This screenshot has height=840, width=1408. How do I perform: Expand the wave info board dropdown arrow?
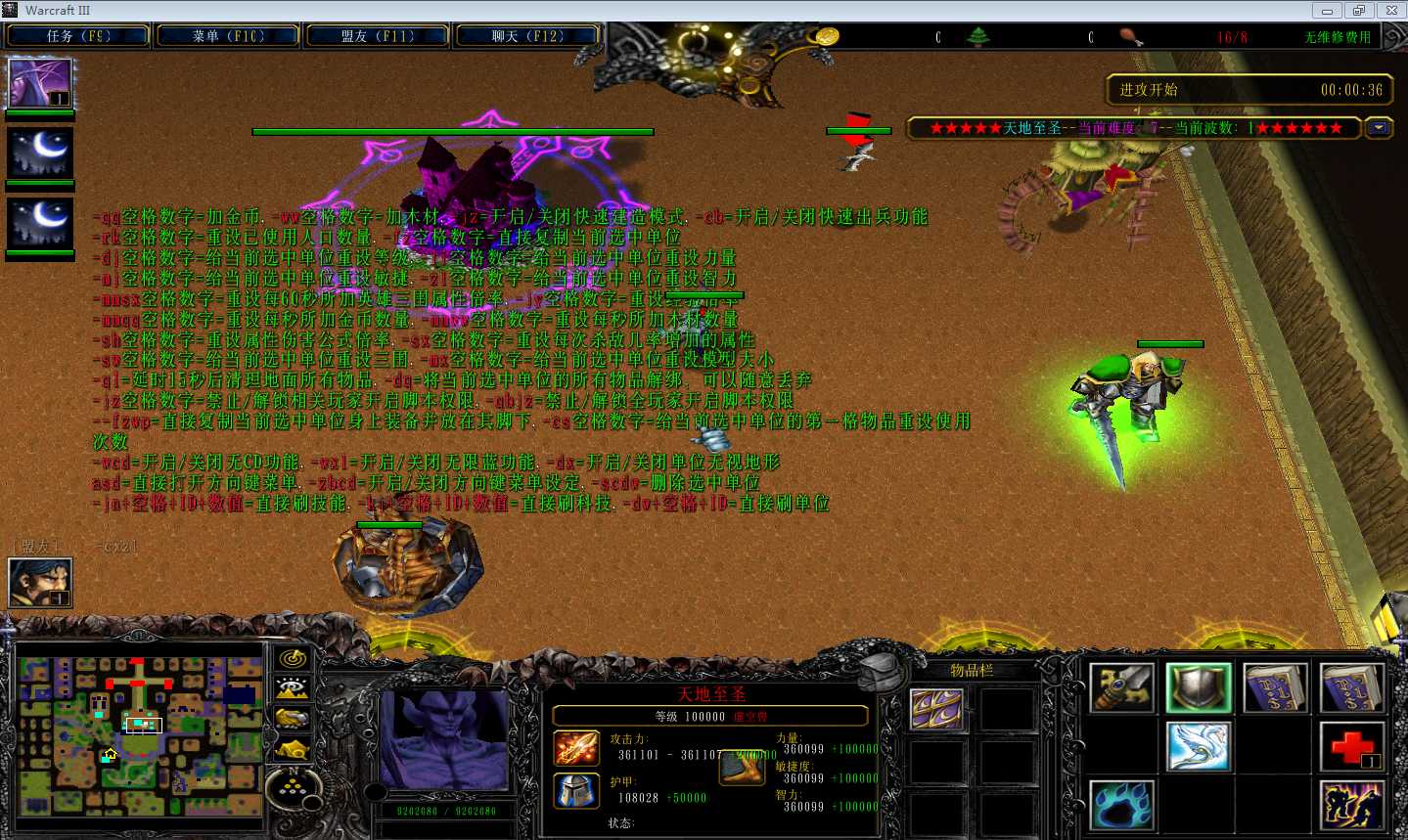pyautogui.click(x=1379, y=128)
